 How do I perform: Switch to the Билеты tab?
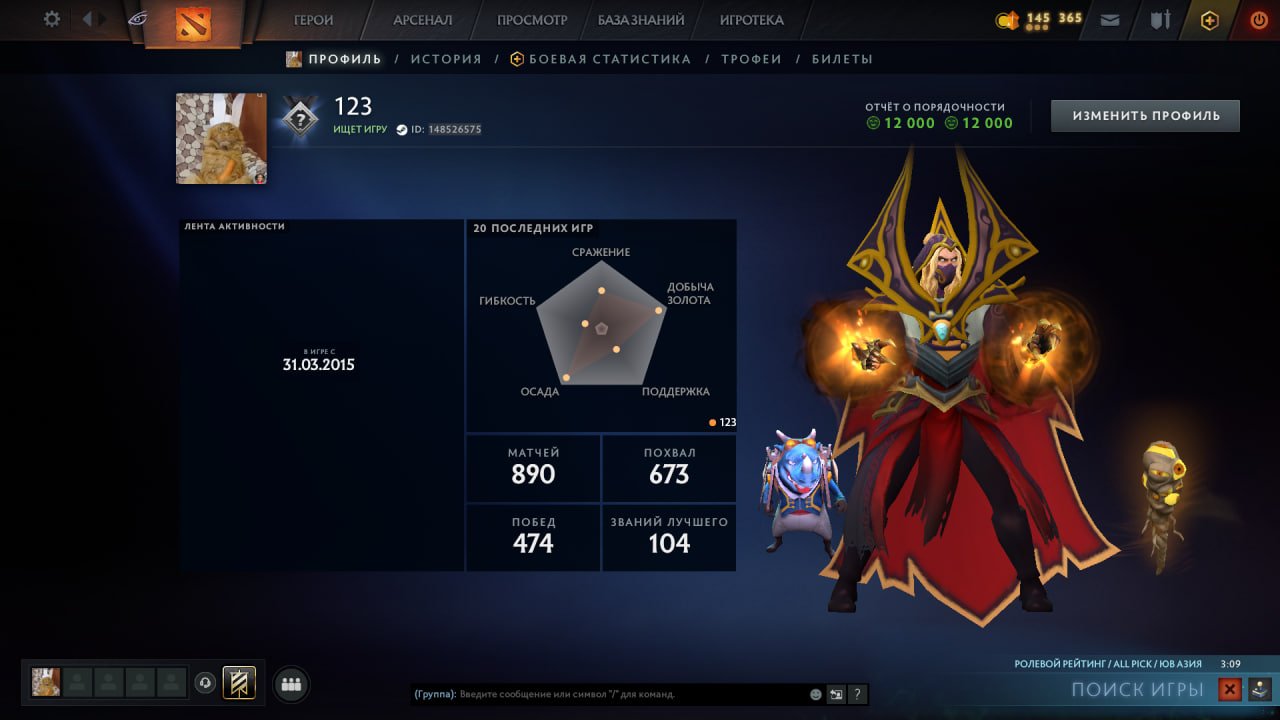tap(842, 59)
